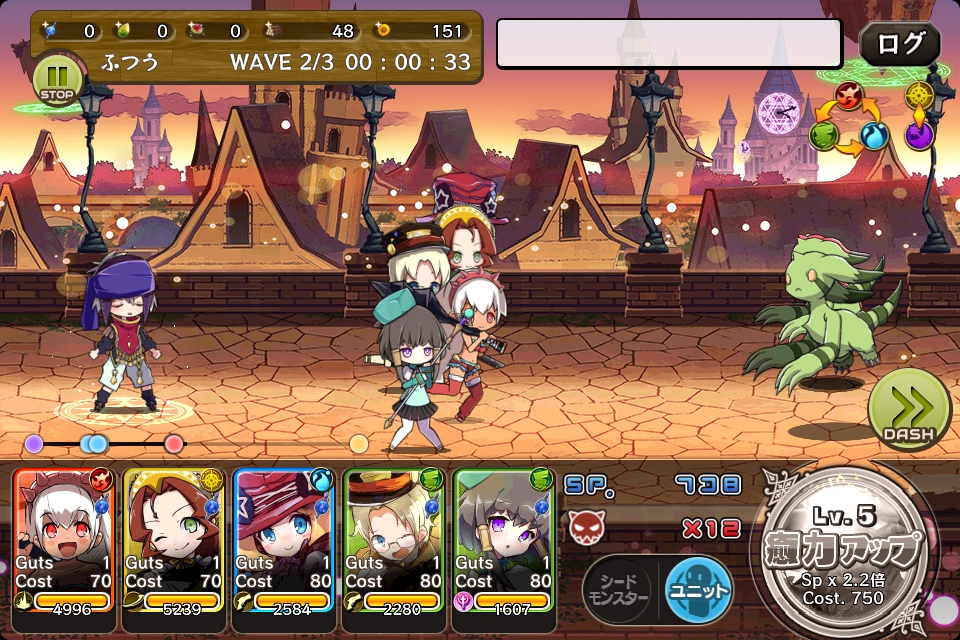Tap the green DASH button
This screenshot has width=960, height=640.
(908, 409)
